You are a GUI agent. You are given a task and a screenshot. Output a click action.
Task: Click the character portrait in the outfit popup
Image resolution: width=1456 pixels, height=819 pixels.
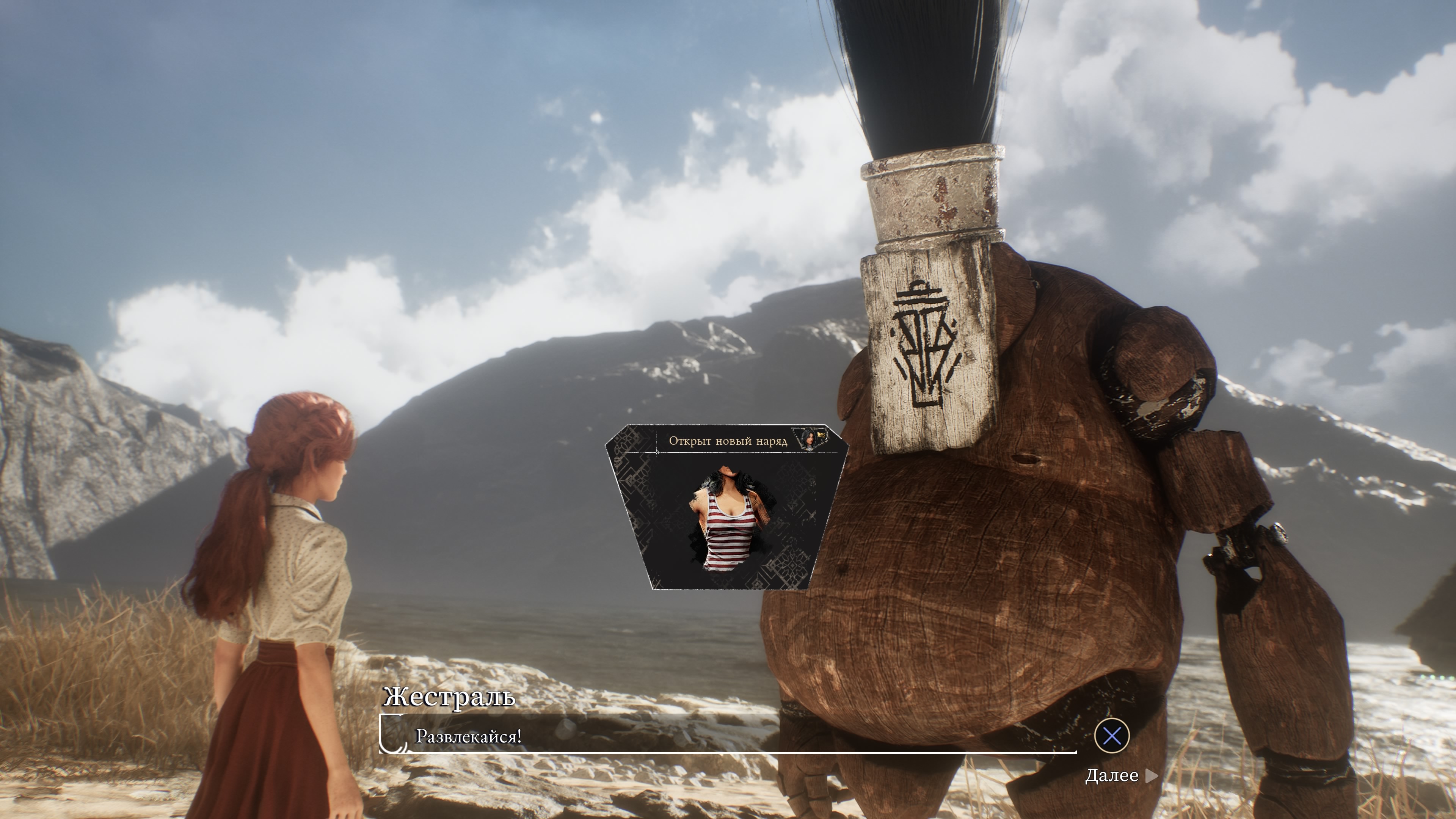pyautogui.click(x=810, y=439)
